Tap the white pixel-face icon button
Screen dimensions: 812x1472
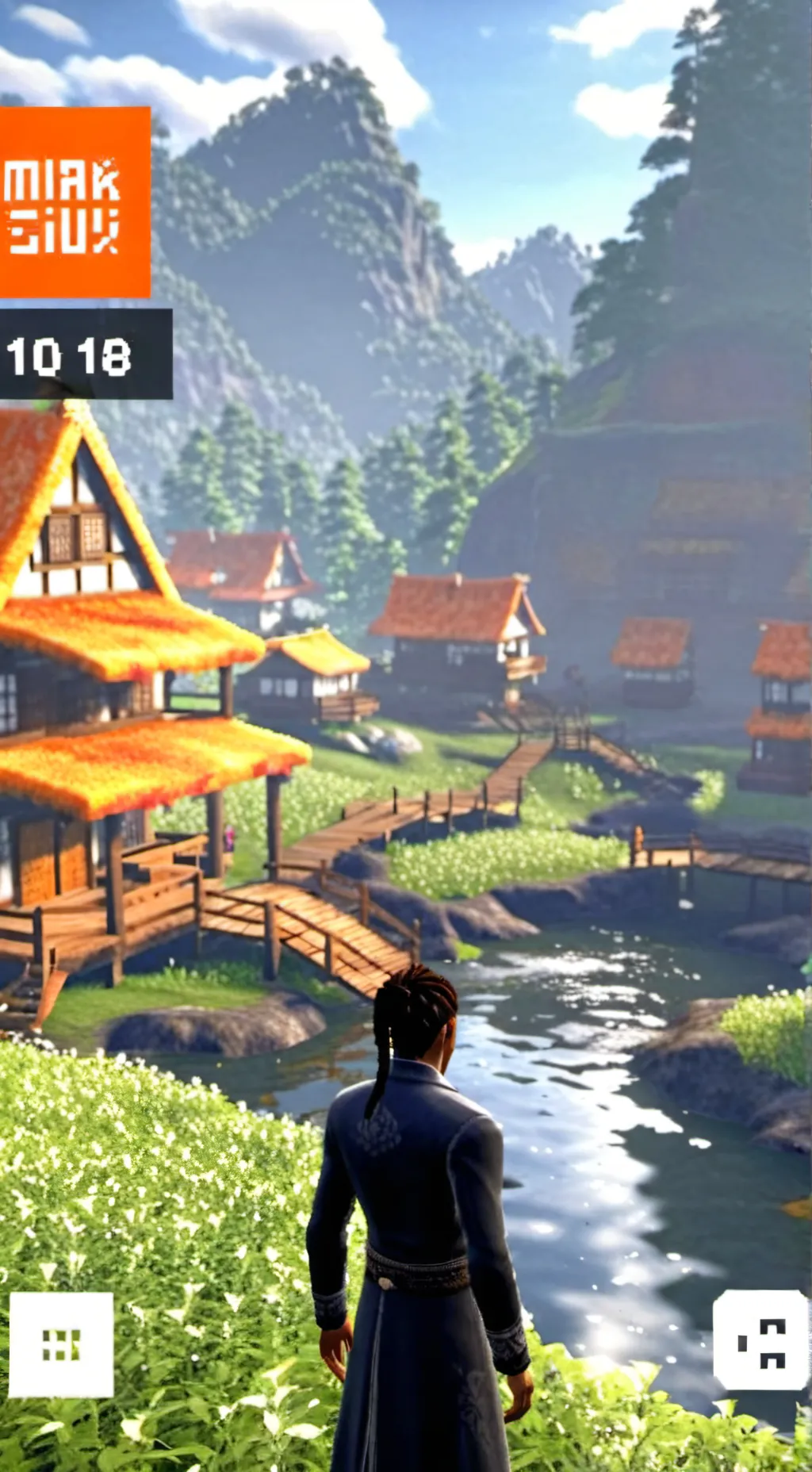pos(760,1340)
